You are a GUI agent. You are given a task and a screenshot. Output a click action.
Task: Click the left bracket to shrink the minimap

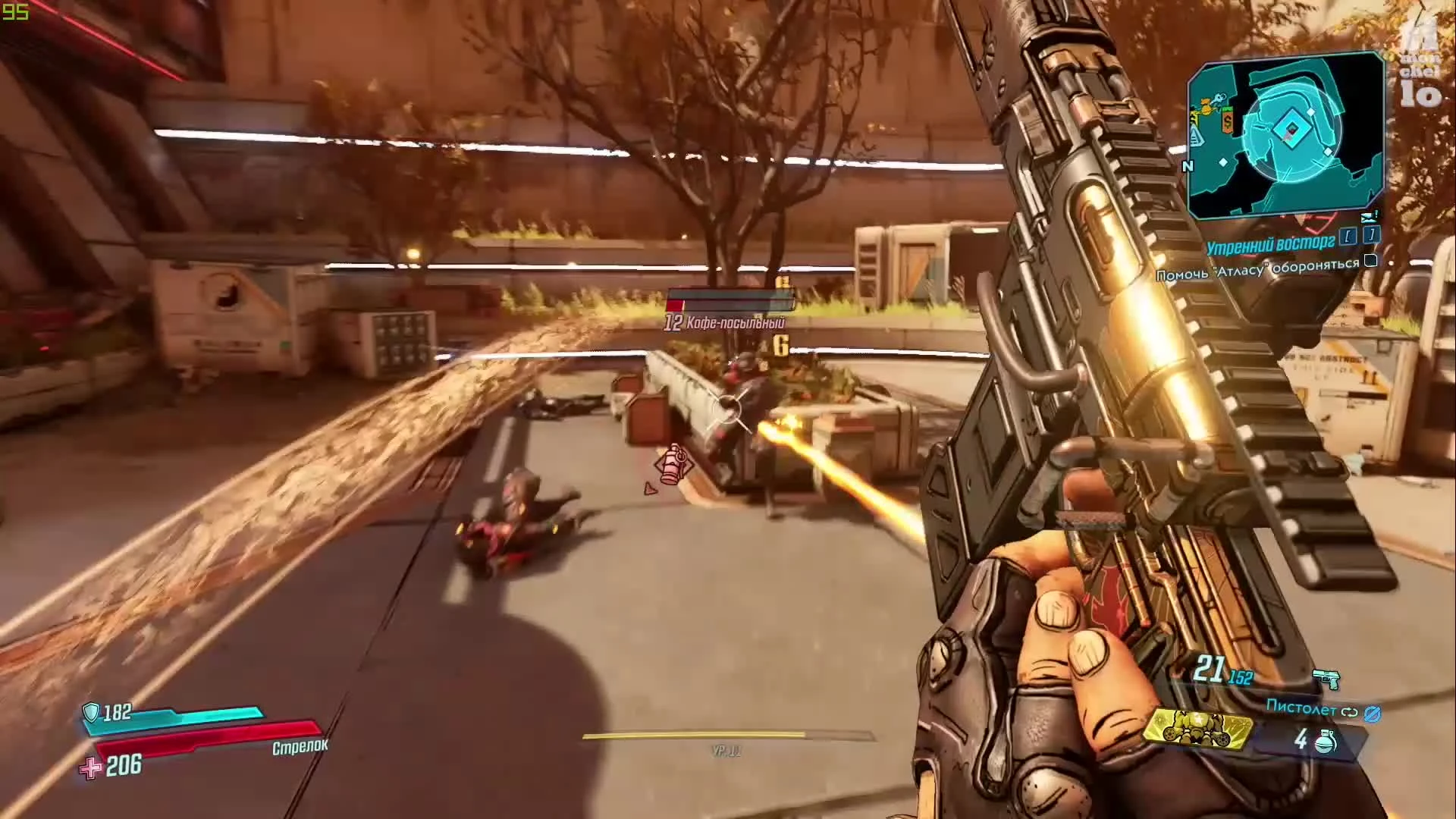[x=1348, y=235]
